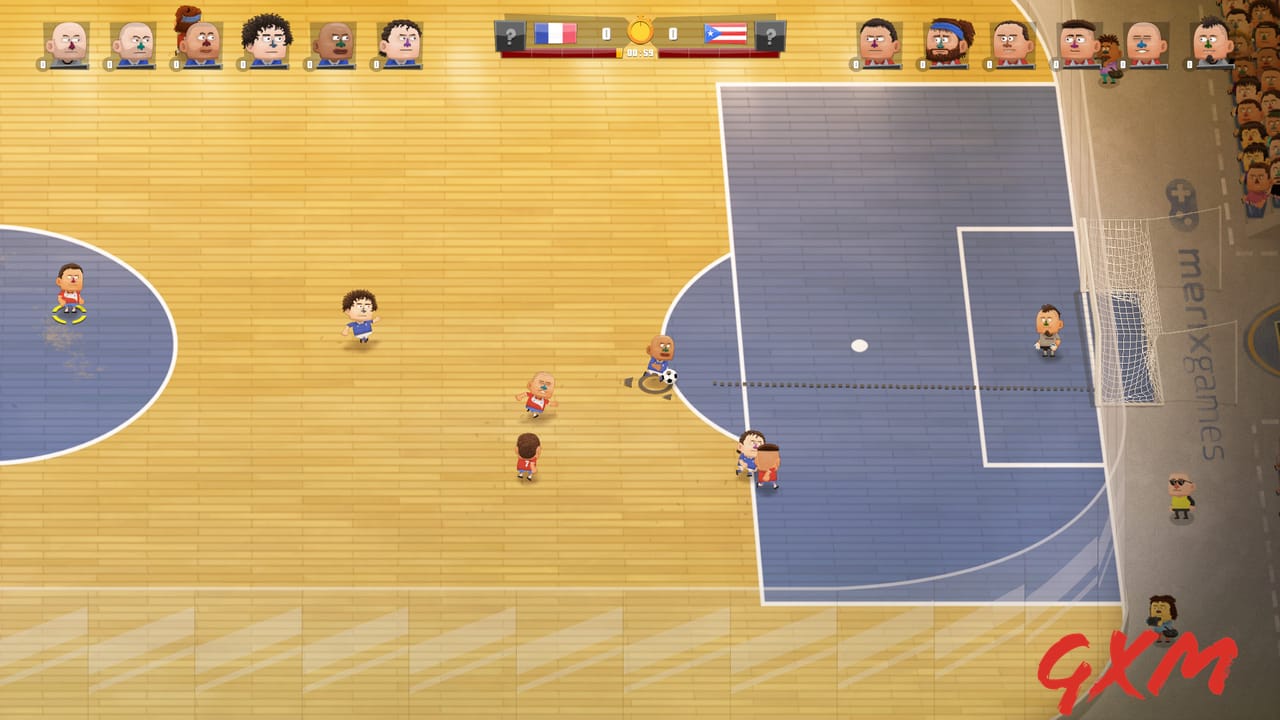Open the left mystery question-mark box

[508, 33]
